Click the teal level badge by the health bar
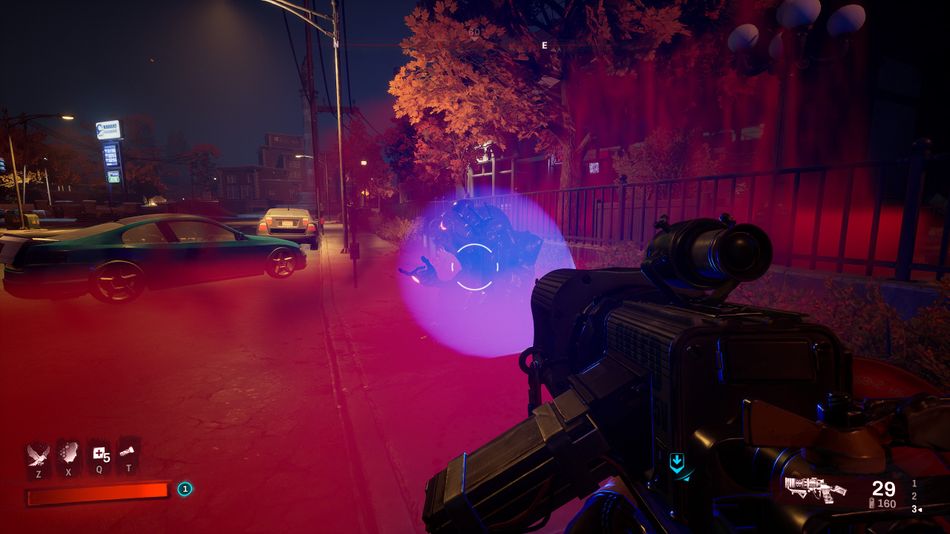Viewport: 950px width, 534px height. coord(184,489)
